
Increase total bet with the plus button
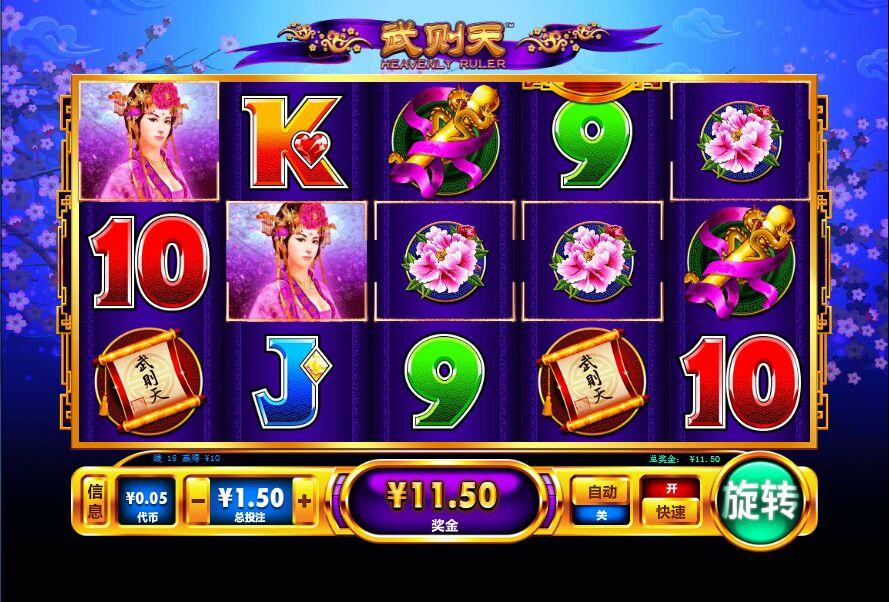tap(305, 498)
